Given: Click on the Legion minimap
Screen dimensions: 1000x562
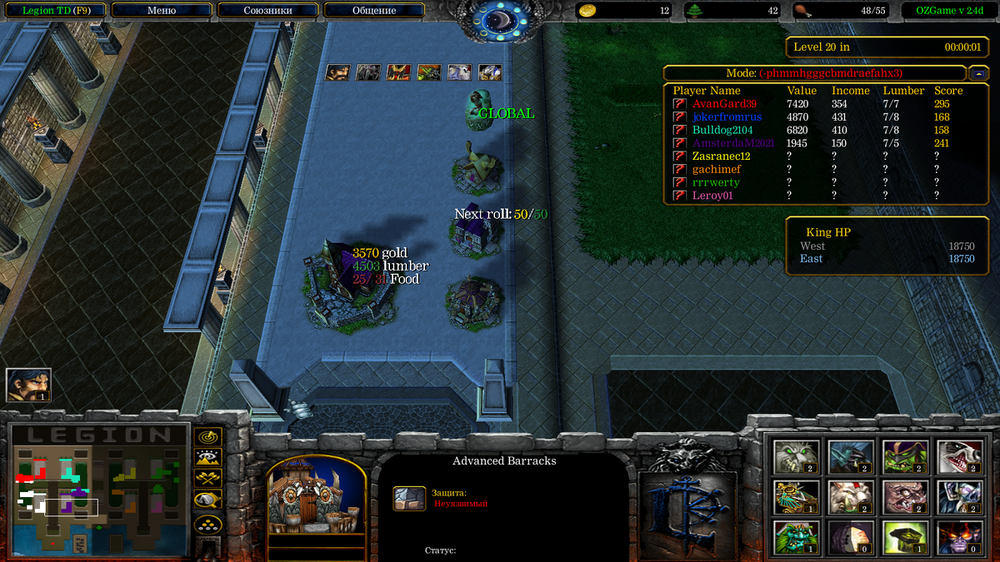Looking at the screenshot, I should 98,490.
